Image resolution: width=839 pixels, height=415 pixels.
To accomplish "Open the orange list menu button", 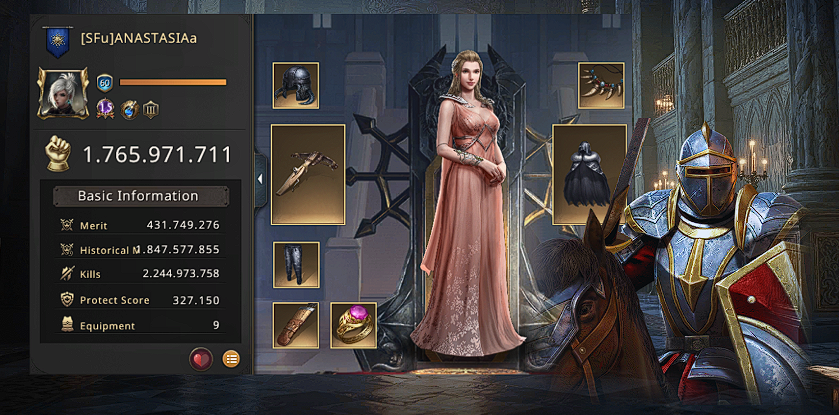I will [x=231, y=358].
